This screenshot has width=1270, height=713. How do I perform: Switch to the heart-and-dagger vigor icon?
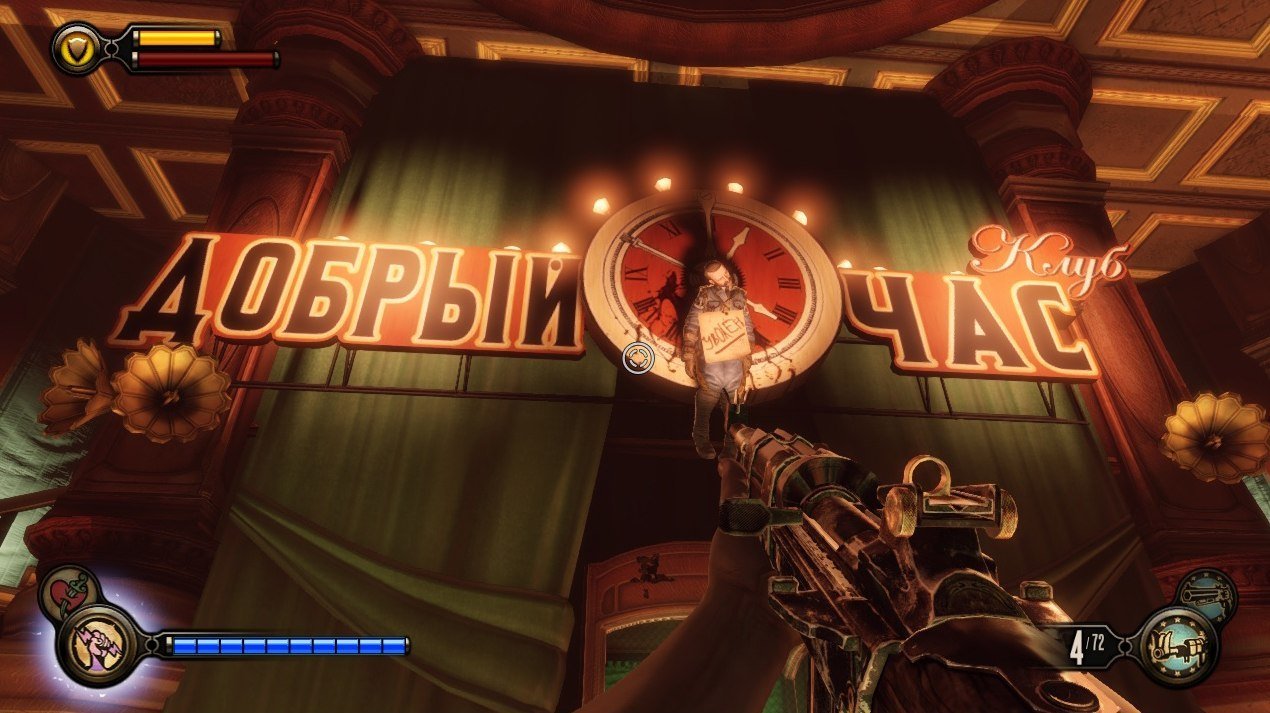(x=68, y=593)
